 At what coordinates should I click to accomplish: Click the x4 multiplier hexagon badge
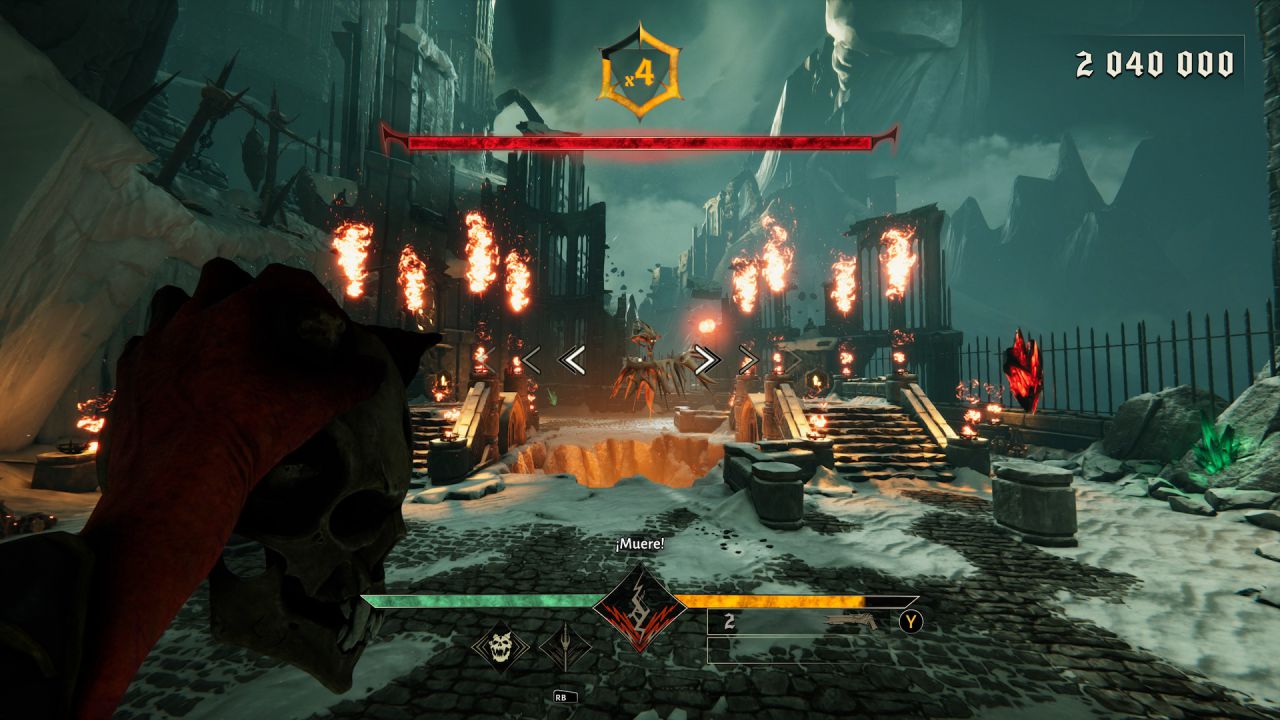click(639, 68)
